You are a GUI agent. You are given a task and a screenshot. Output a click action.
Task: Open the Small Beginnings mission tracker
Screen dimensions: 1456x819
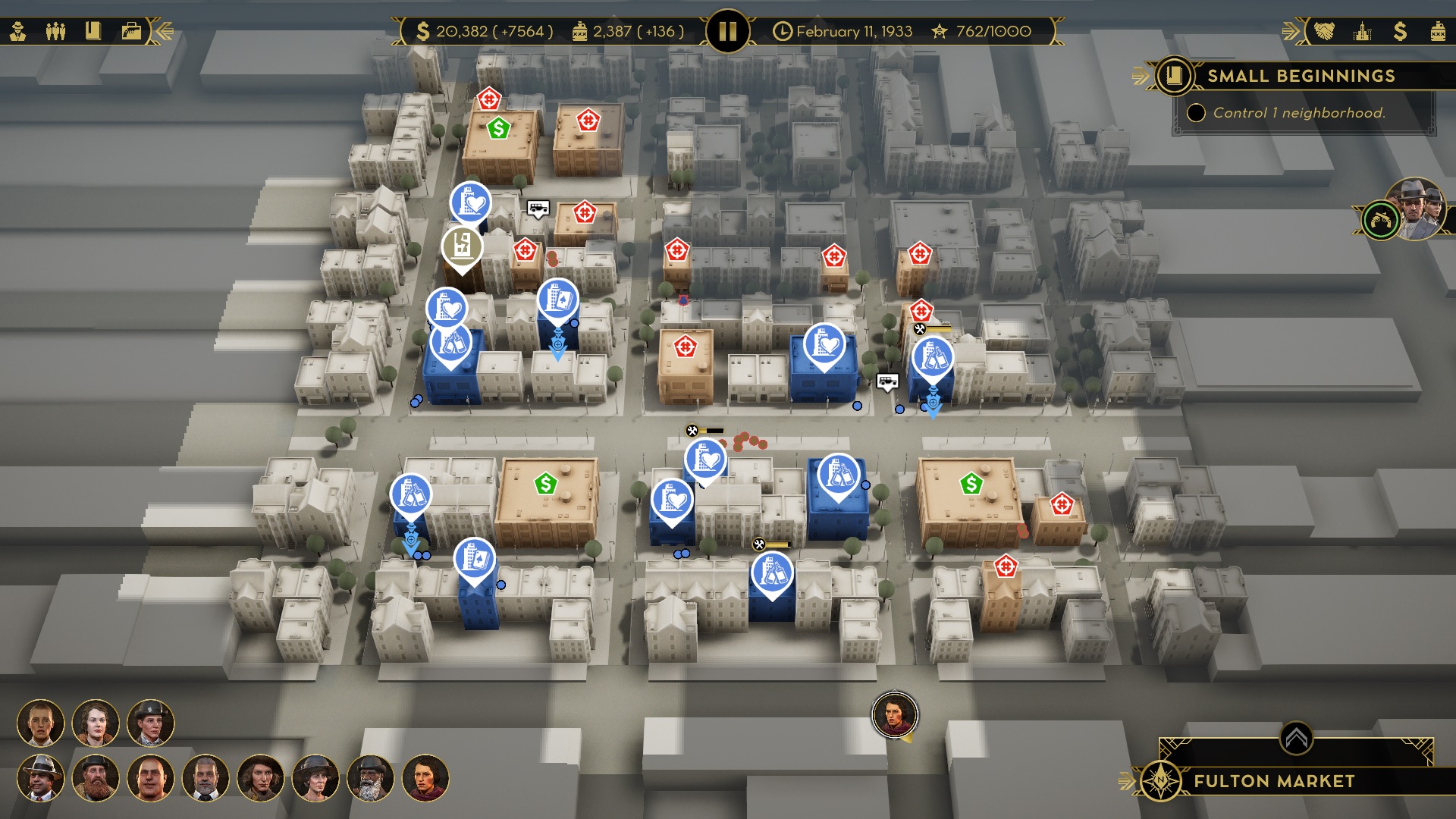pos(1300,76)
